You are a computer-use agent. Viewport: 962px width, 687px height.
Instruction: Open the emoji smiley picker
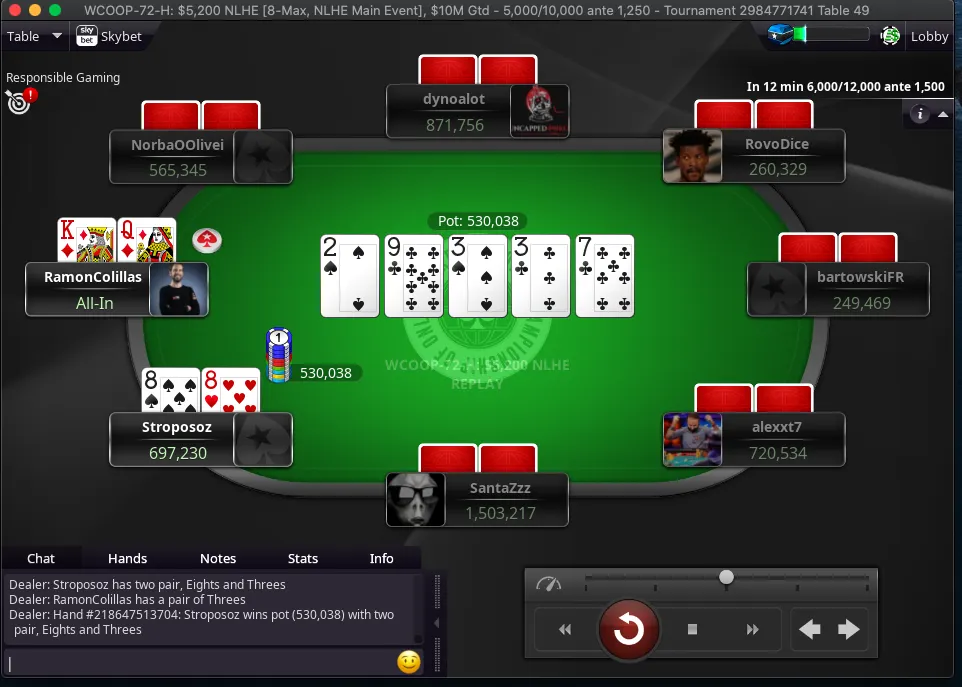pyautogui.click(x=408, y=662)
